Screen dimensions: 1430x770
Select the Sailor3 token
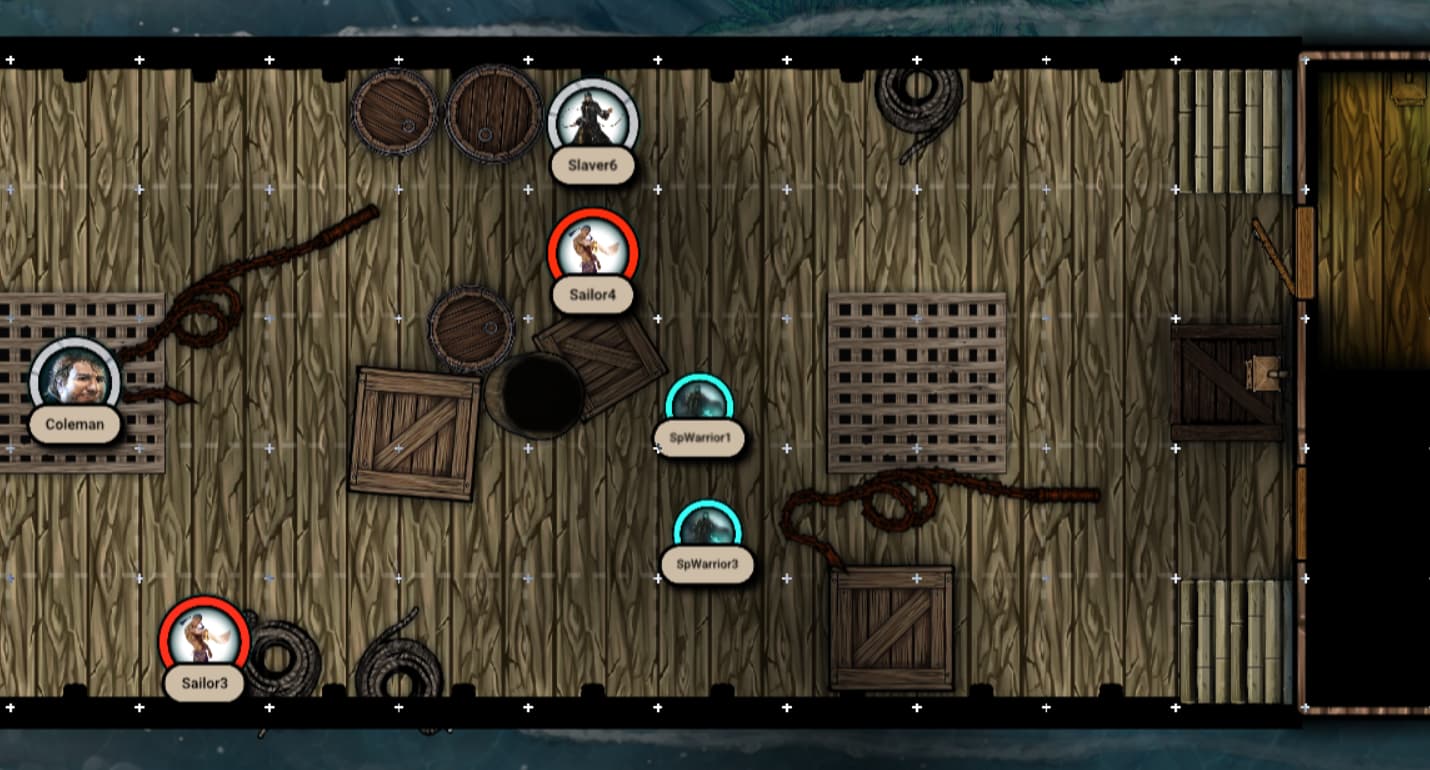pos(204,639)
